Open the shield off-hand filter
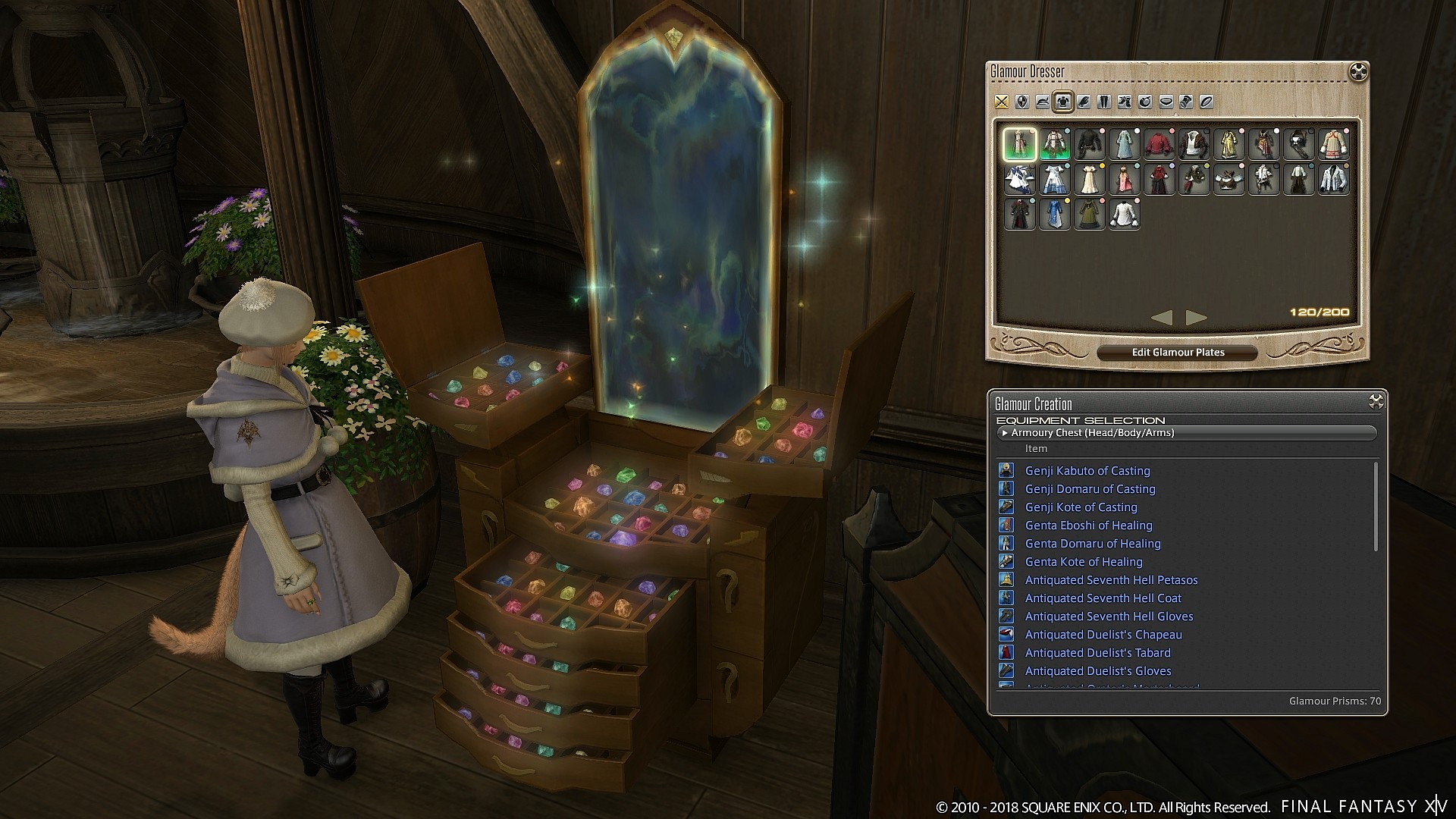The width and height of the screenshot is (1456, 819). 1022,102
